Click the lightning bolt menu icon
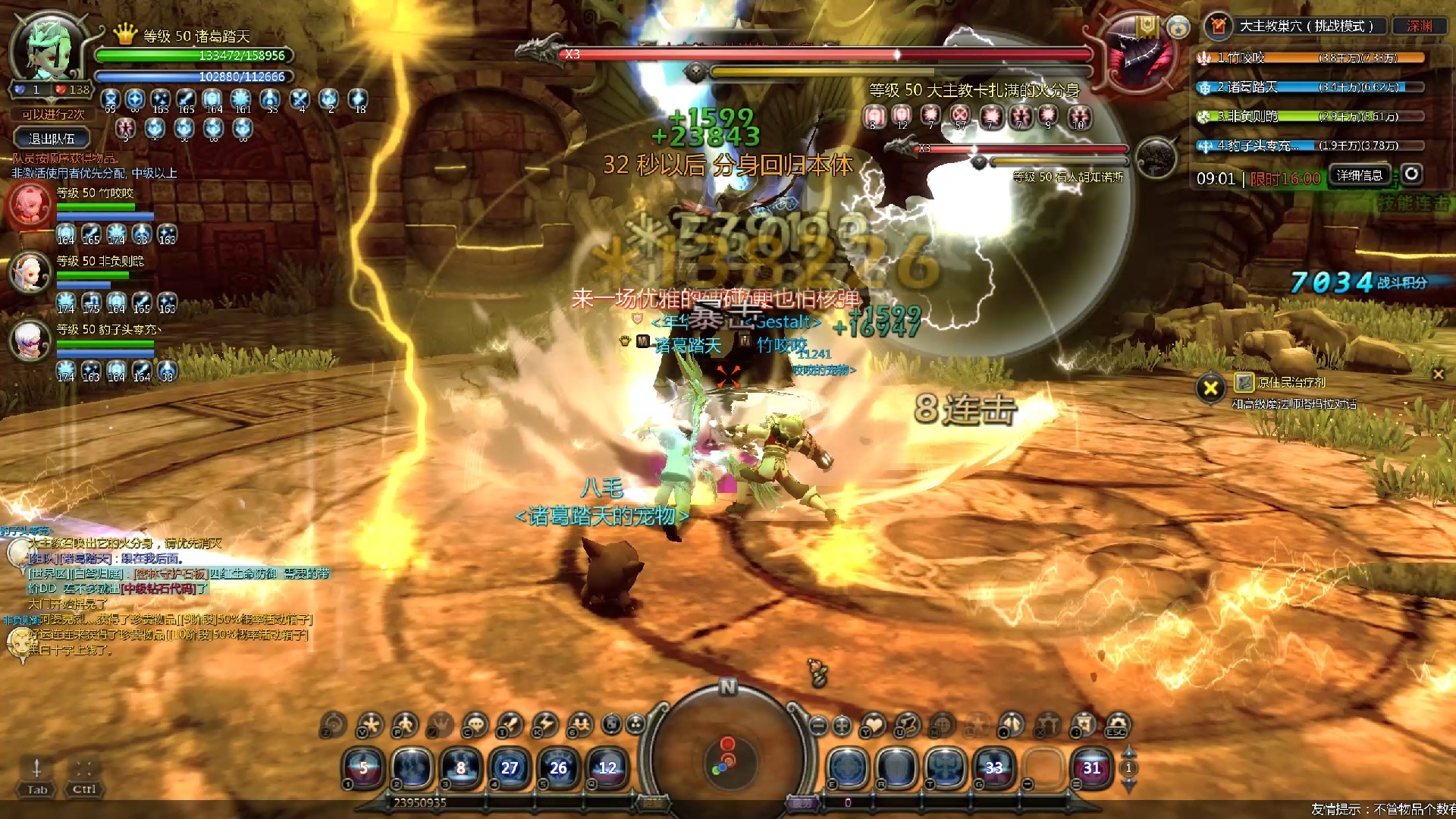 [544, 726]
